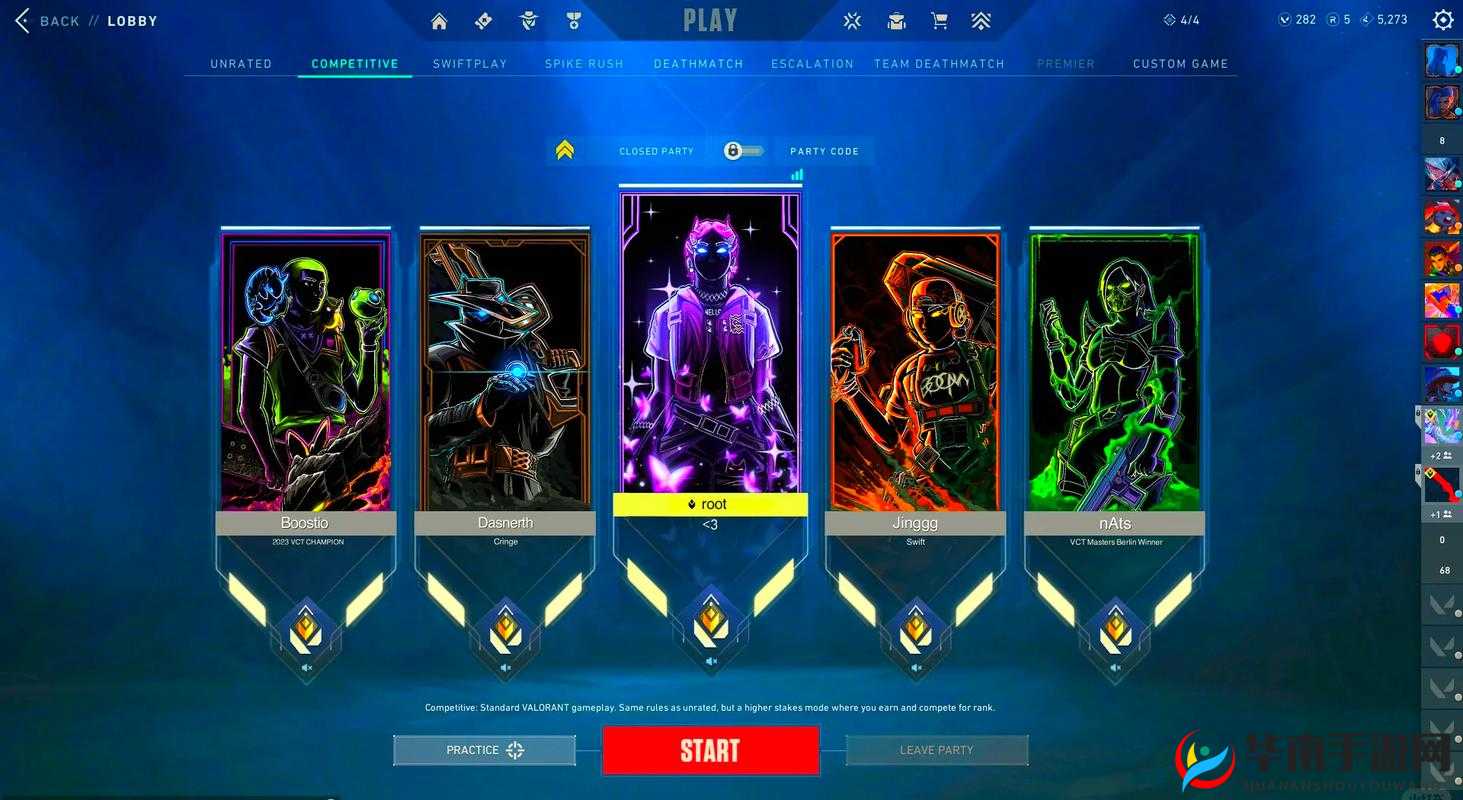Generate a Party Code
Screen dimensions: 1463x800
click(x=824, y=151)
